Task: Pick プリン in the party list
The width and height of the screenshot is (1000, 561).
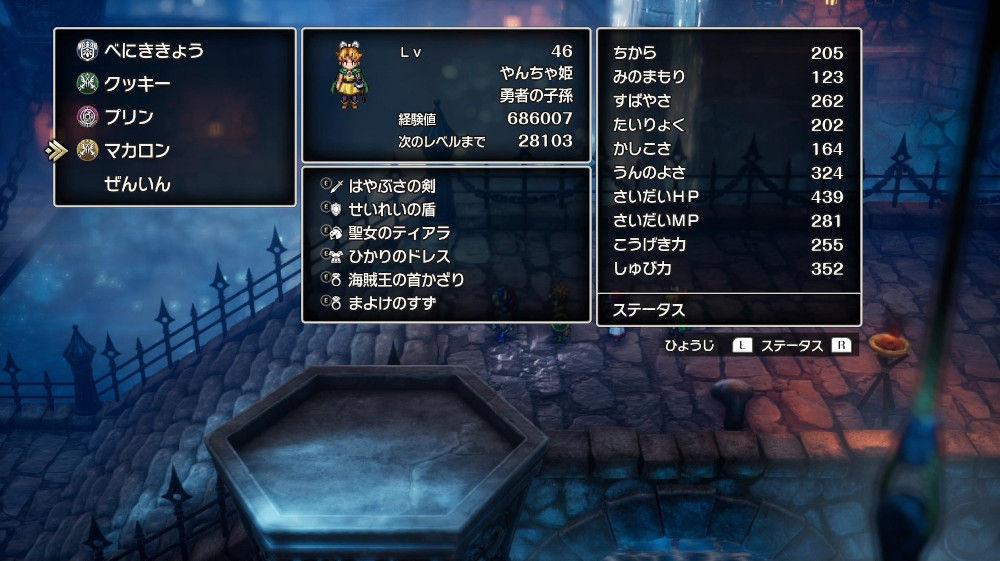Action: pos(129,117)
